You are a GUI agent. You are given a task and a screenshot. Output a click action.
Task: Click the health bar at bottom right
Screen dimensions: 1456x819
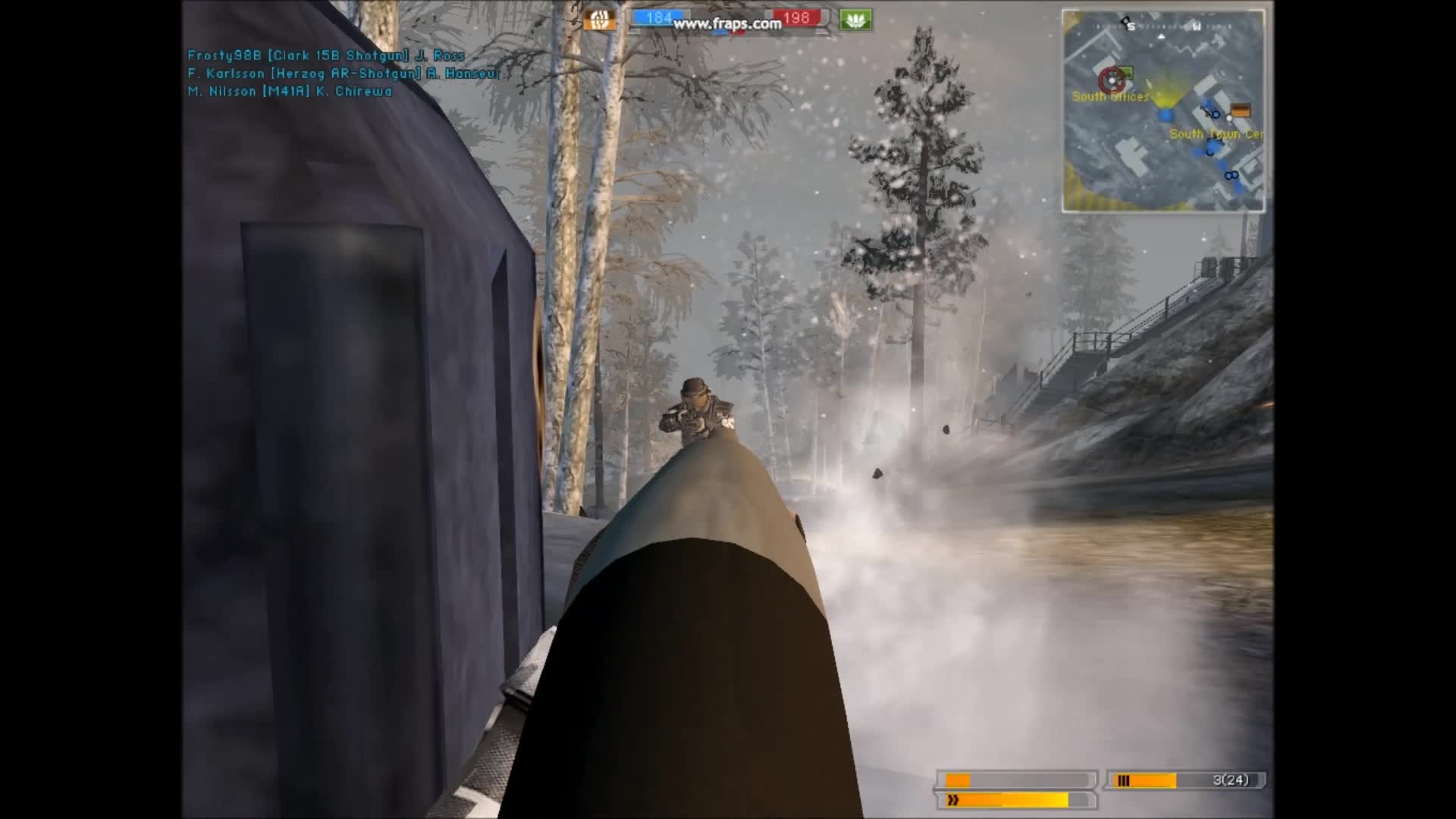[x=1016, y=778]
